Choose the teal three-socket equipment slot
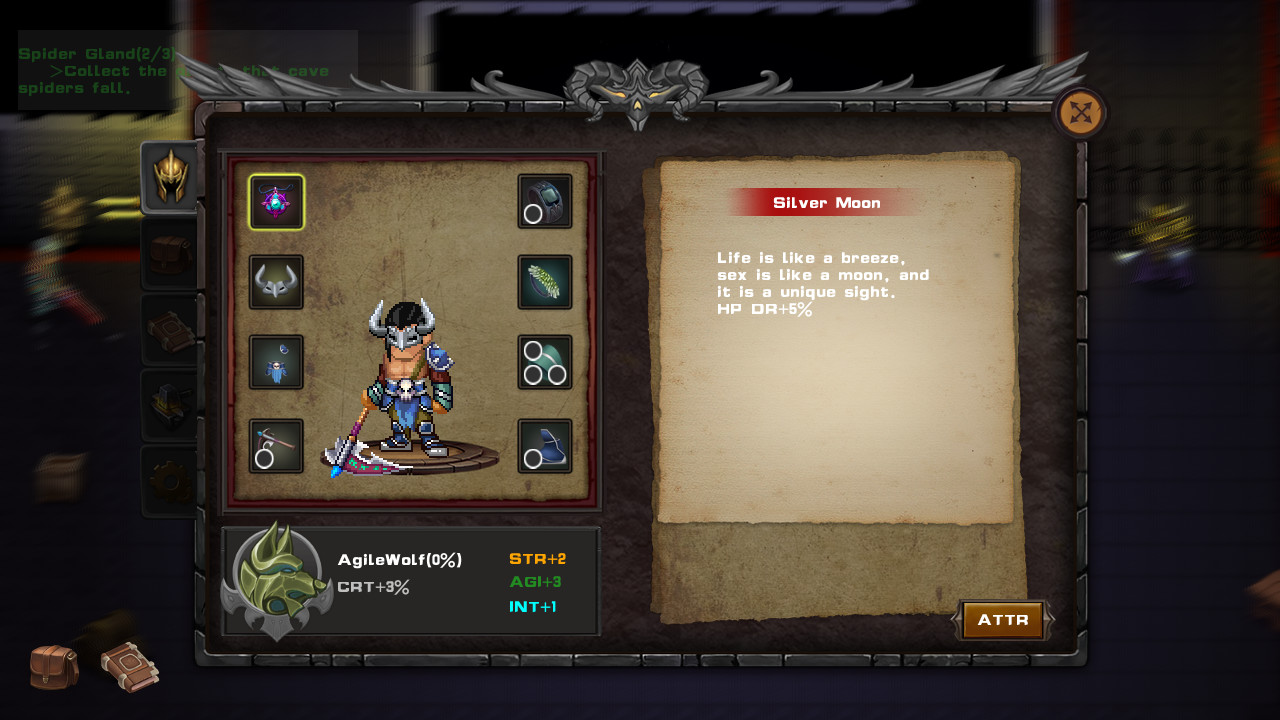The height and width of the screenshot is (720, 1280). [545, 362]
